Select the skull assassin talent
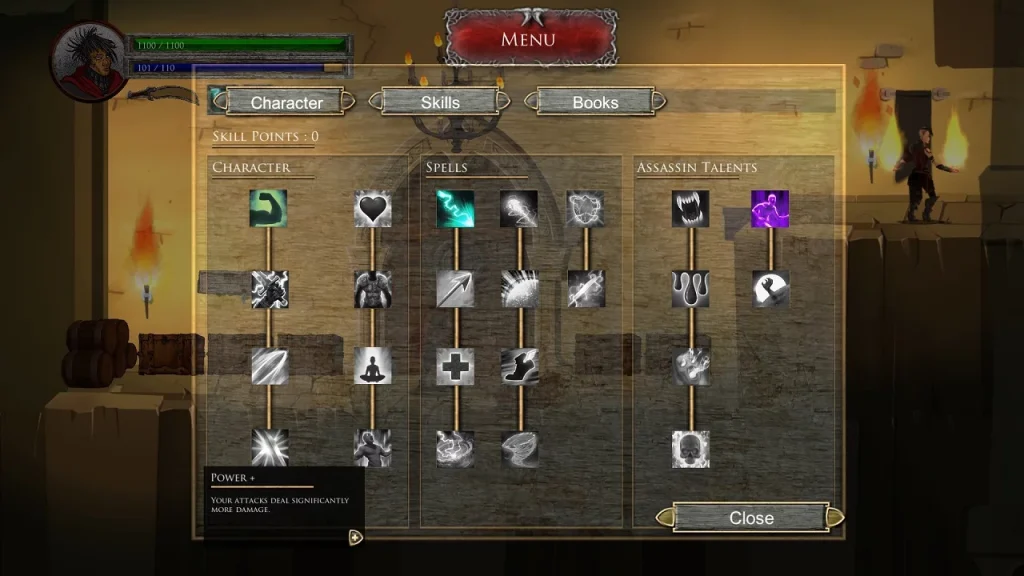This screenshot has width=1024, height=576. tap(690, 449)
